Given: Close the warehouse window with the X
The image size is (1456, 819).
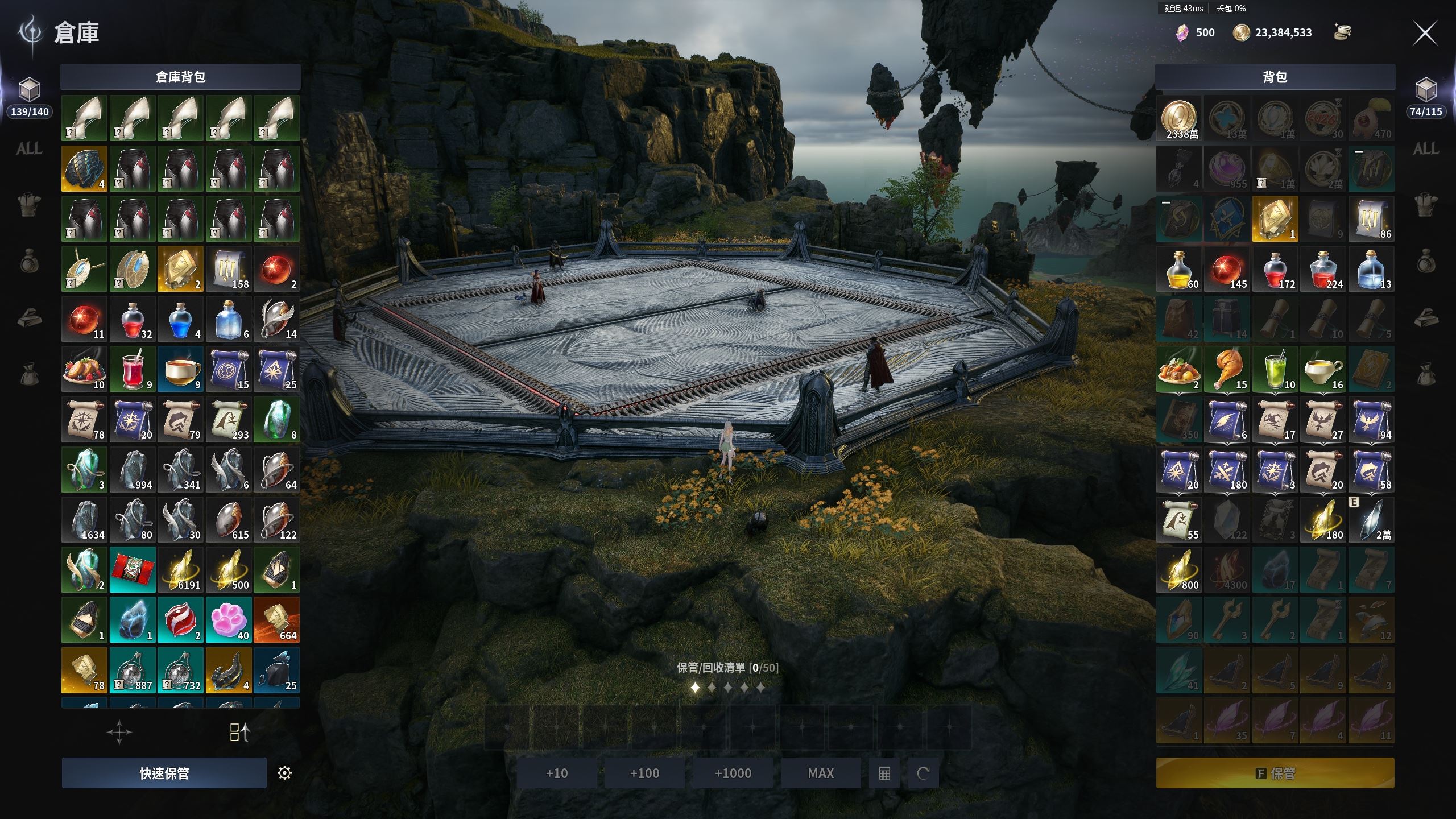Looking at the screenshot, I should (1425, 34).
